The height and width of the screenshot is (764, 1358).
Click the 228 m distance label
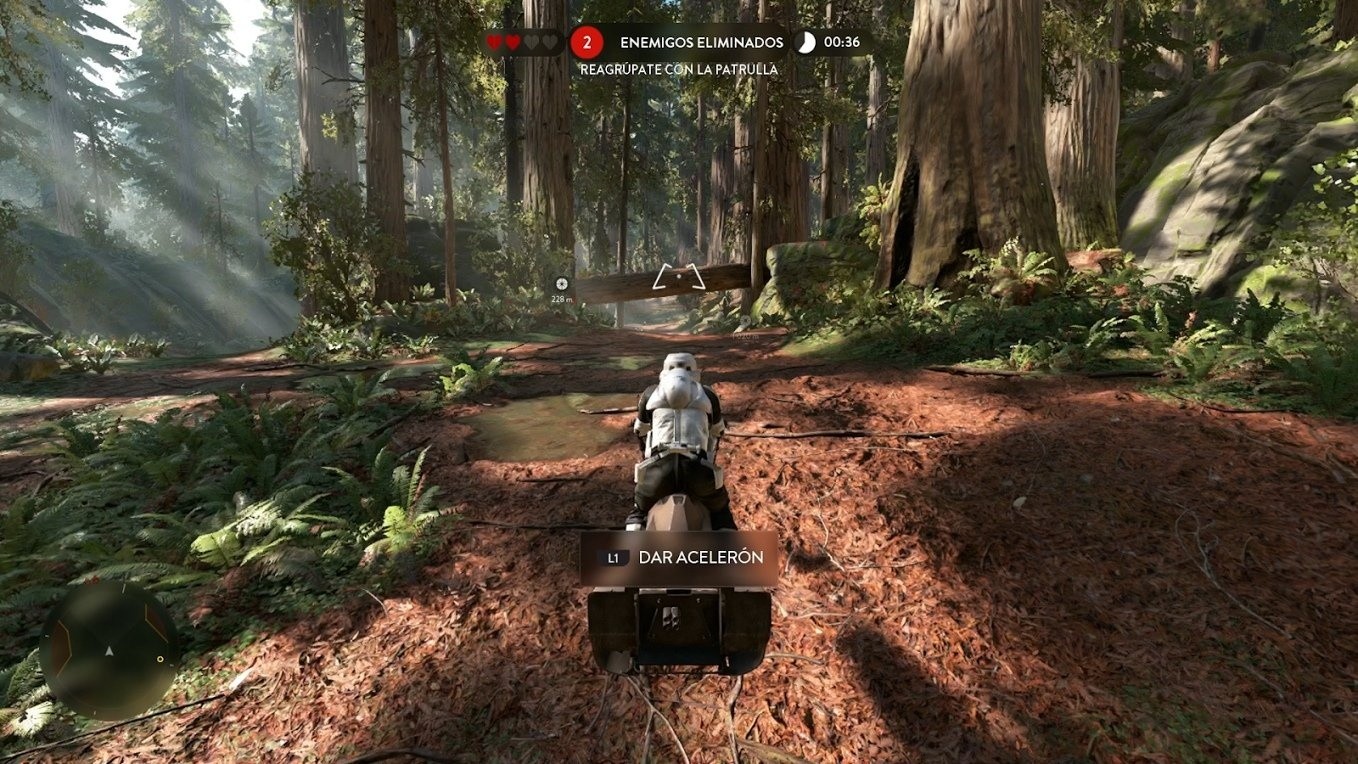pos(562,299)
